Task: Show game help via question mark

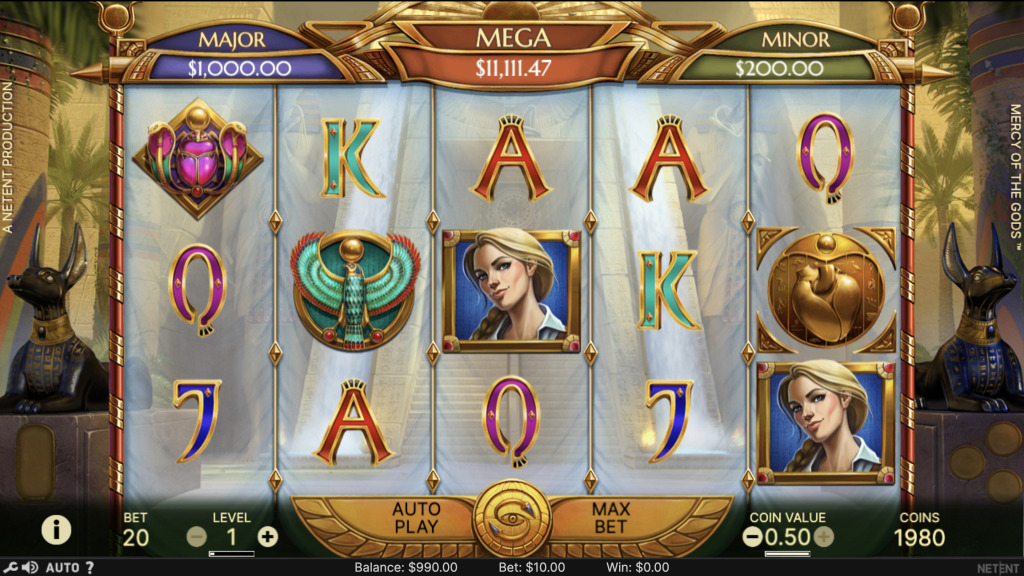Action: 90,568
